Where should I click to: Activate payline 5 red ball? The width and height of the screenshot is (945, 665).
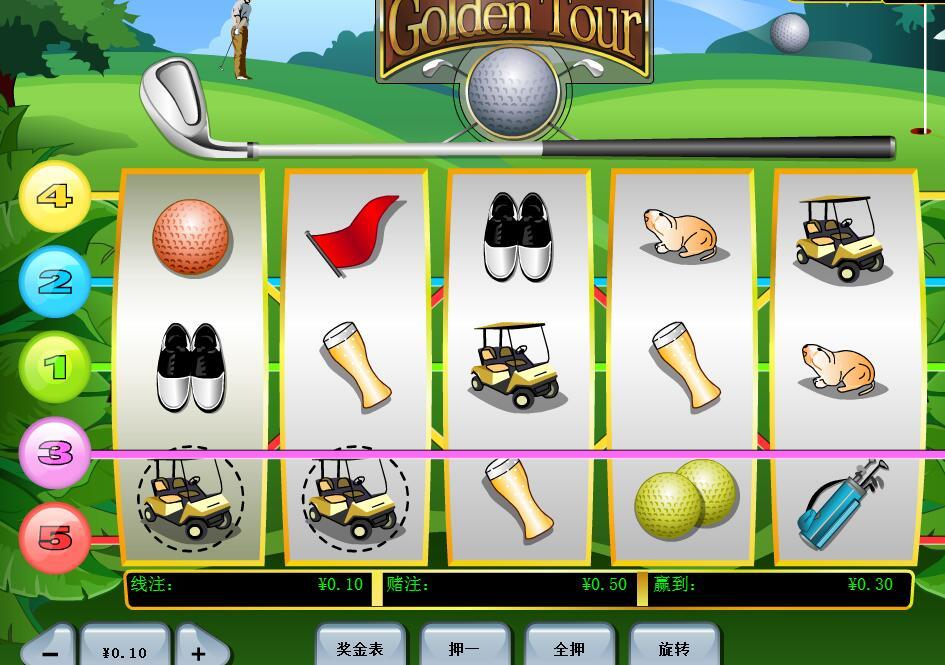coord(56,538)
